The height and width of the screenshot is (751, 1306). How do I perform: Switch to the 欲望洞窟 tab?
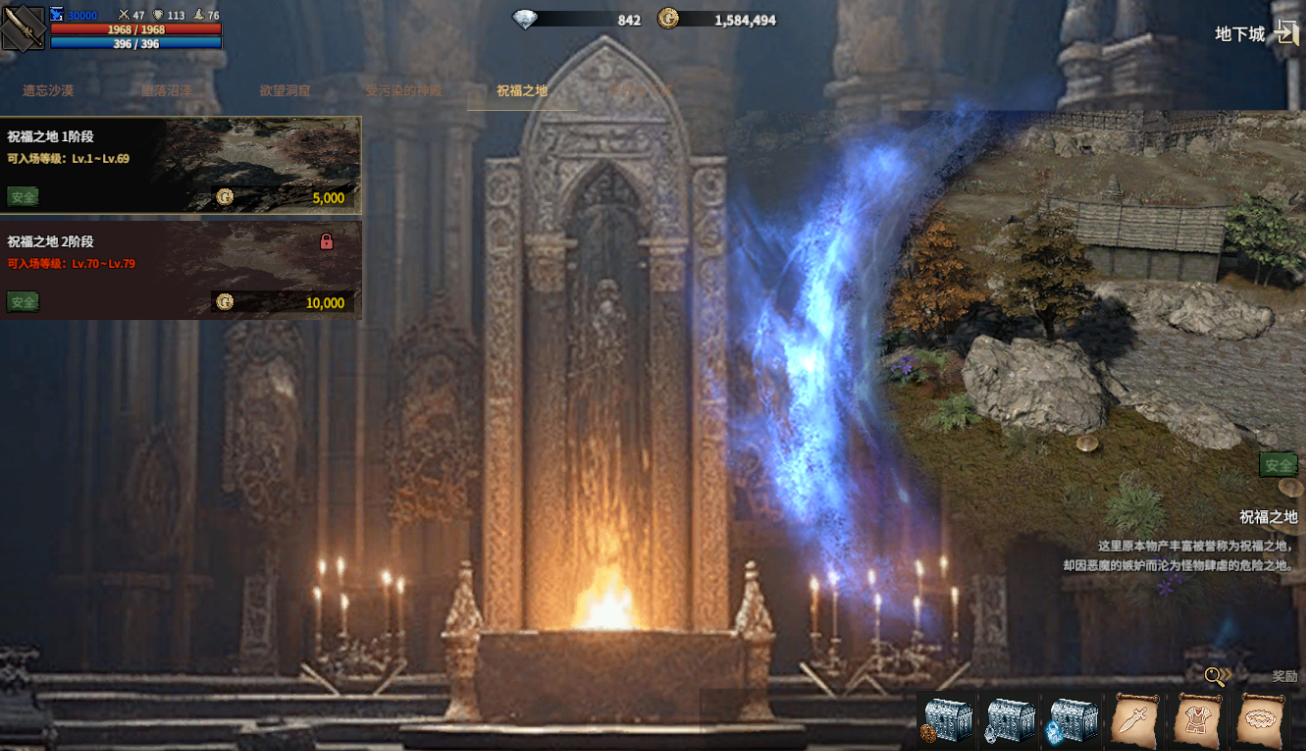(x=285, y=91)
